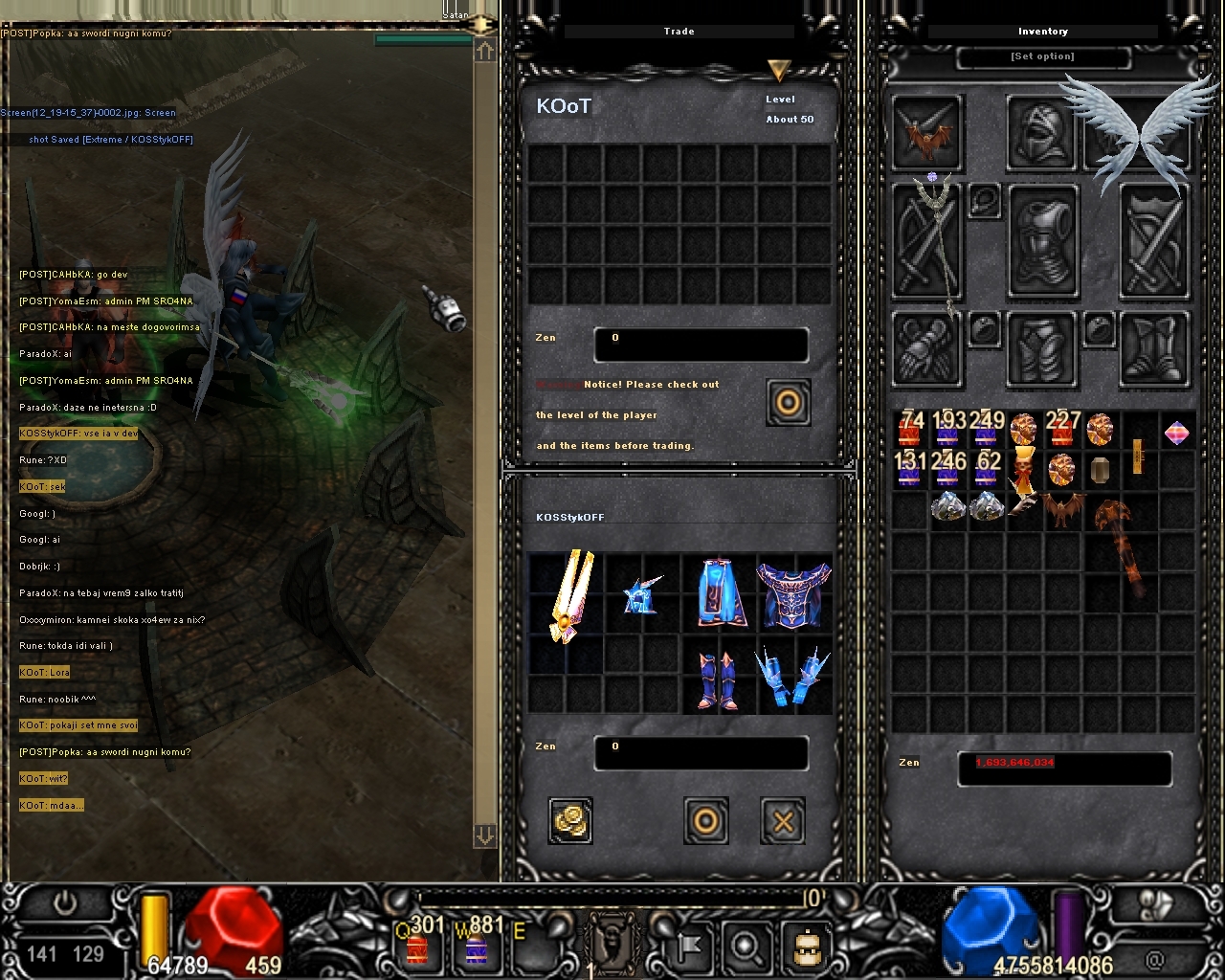Confirm your trade with the O button
The height and width of the screenshot is (980, 1225).
705,821
